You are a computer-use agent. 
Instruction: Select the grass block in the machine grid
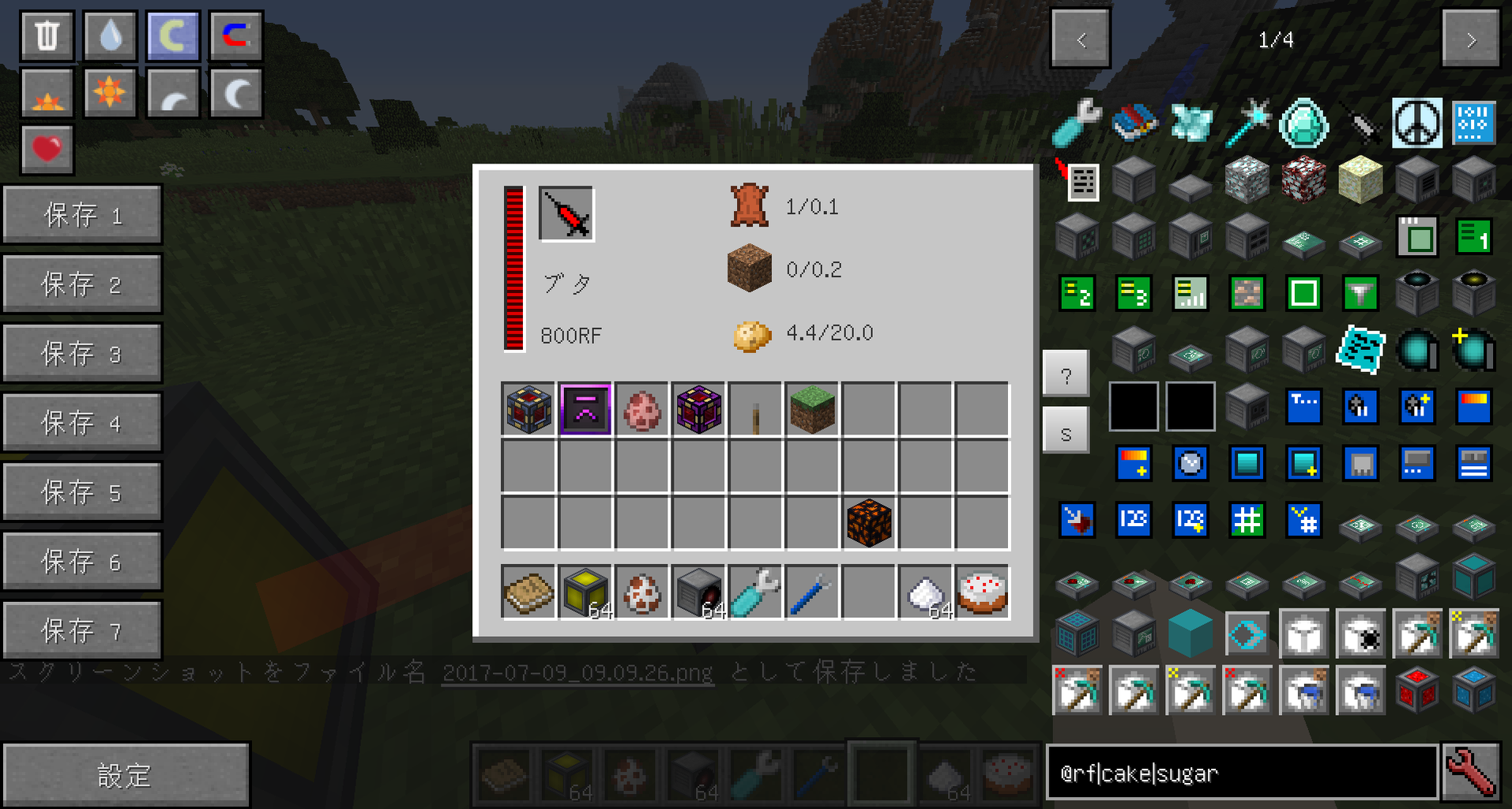pyautogui.click(x=811, y=408)
